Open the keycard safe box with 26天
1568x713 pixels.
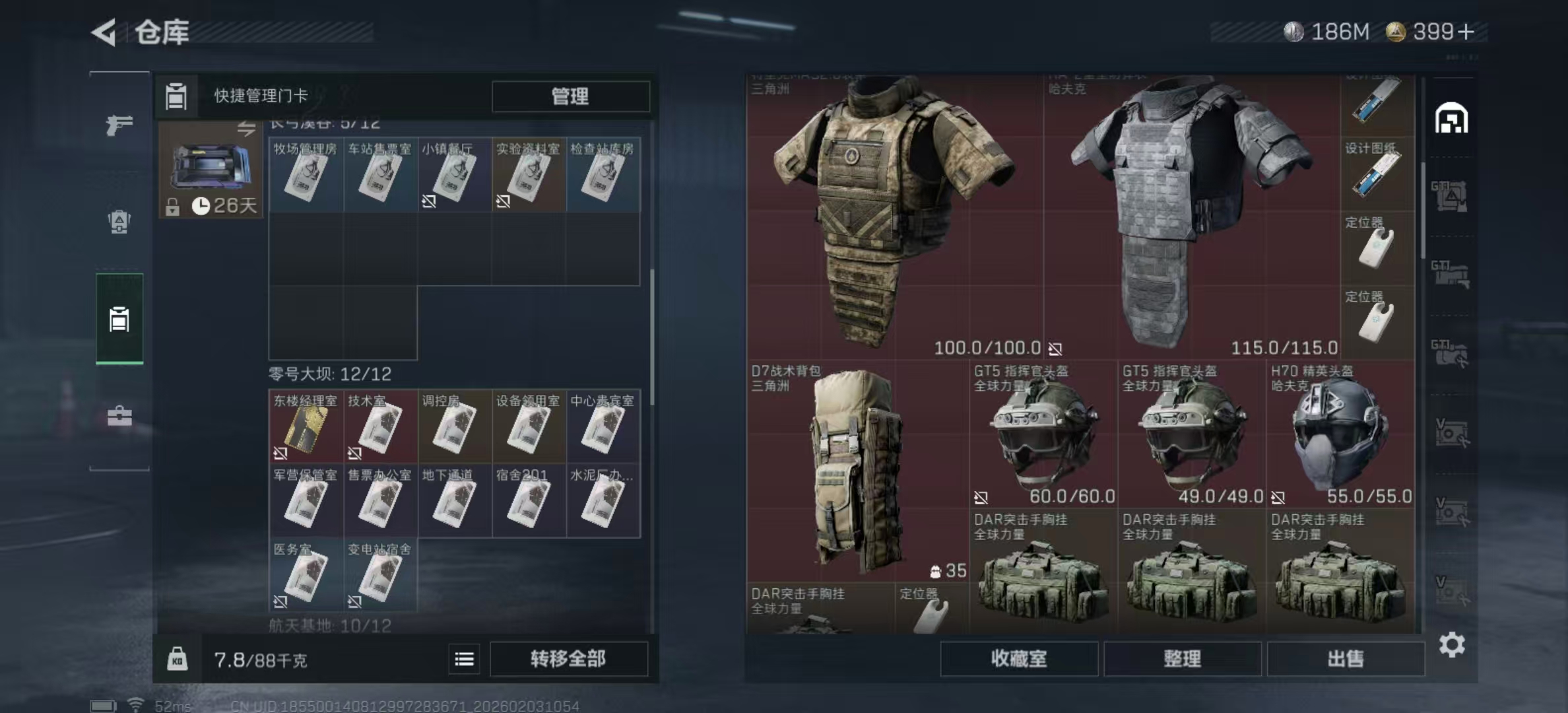pos(211,170)
